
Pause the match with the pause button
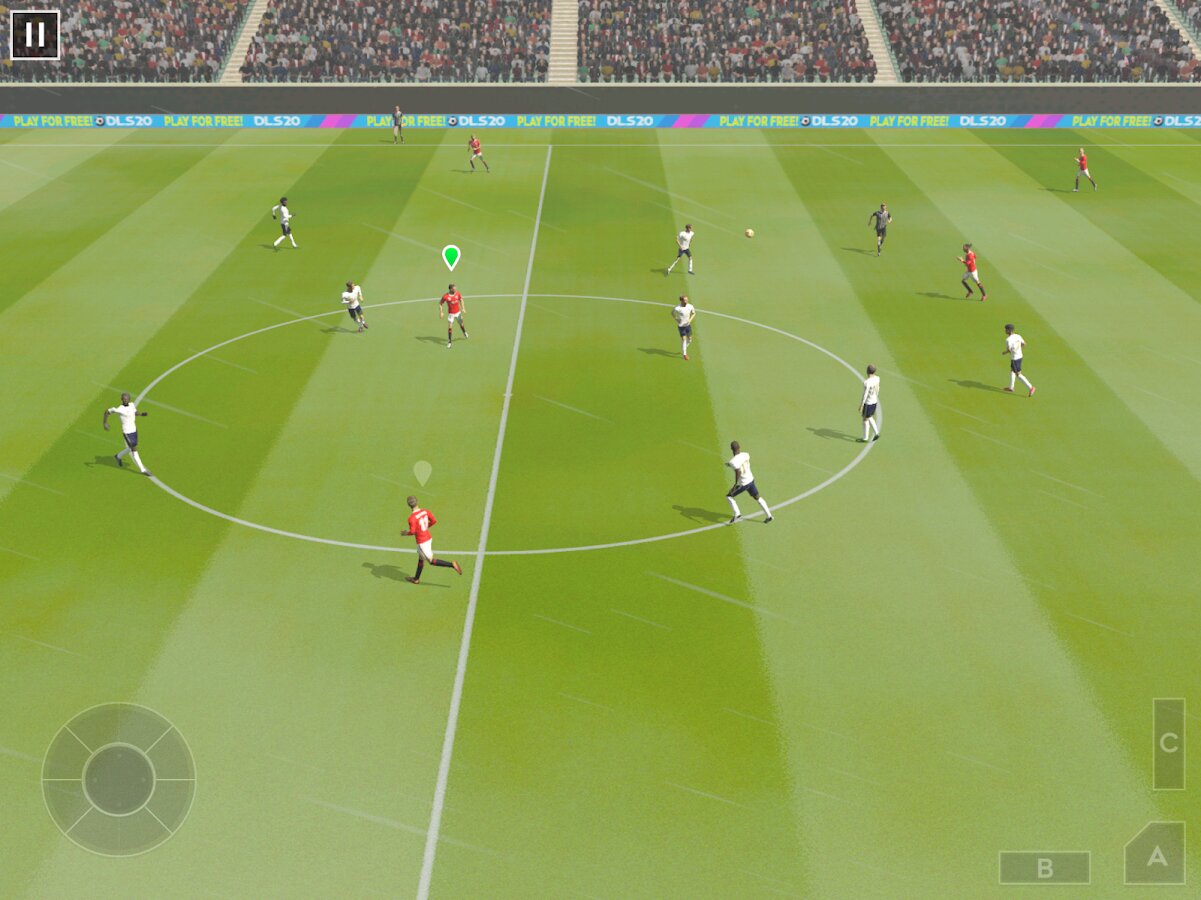click(x=35, y=35)
